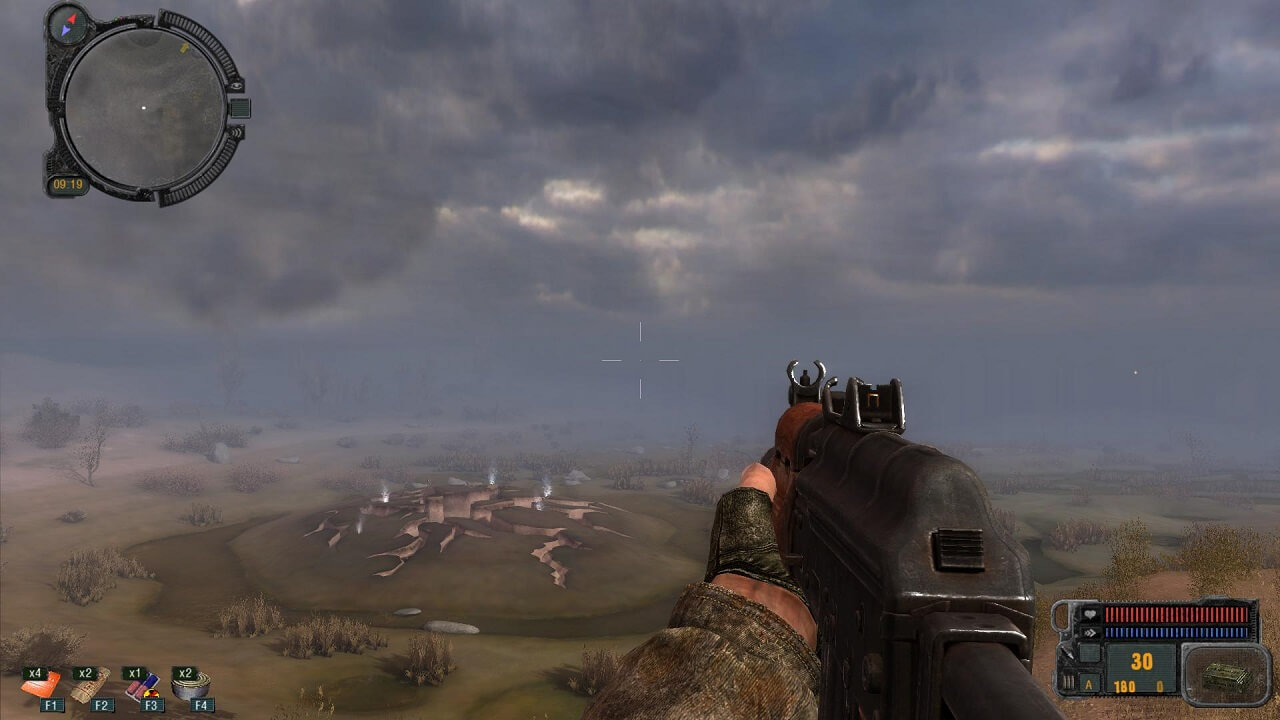Select the canned food in slot F4
This screenshot has height=720, width=1280.
191,685
